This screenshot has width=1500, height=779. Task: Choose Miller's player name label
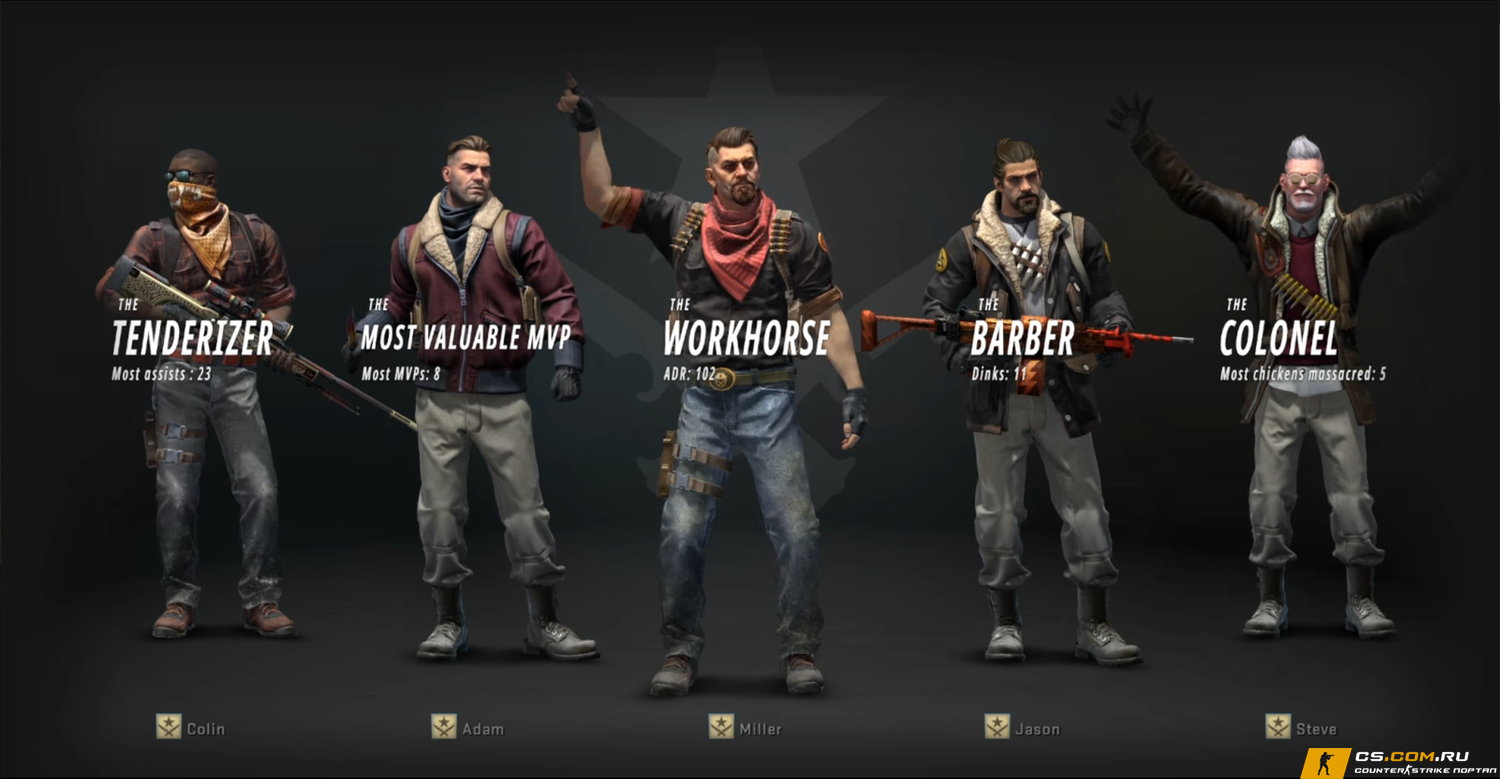[x=759, y=729]
